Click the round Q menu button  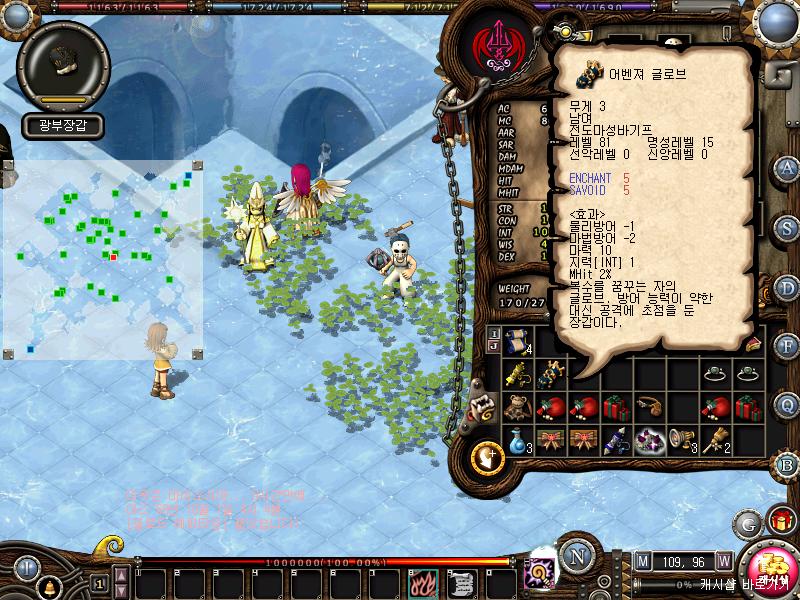pyautogui.click(x=788, y=405)
